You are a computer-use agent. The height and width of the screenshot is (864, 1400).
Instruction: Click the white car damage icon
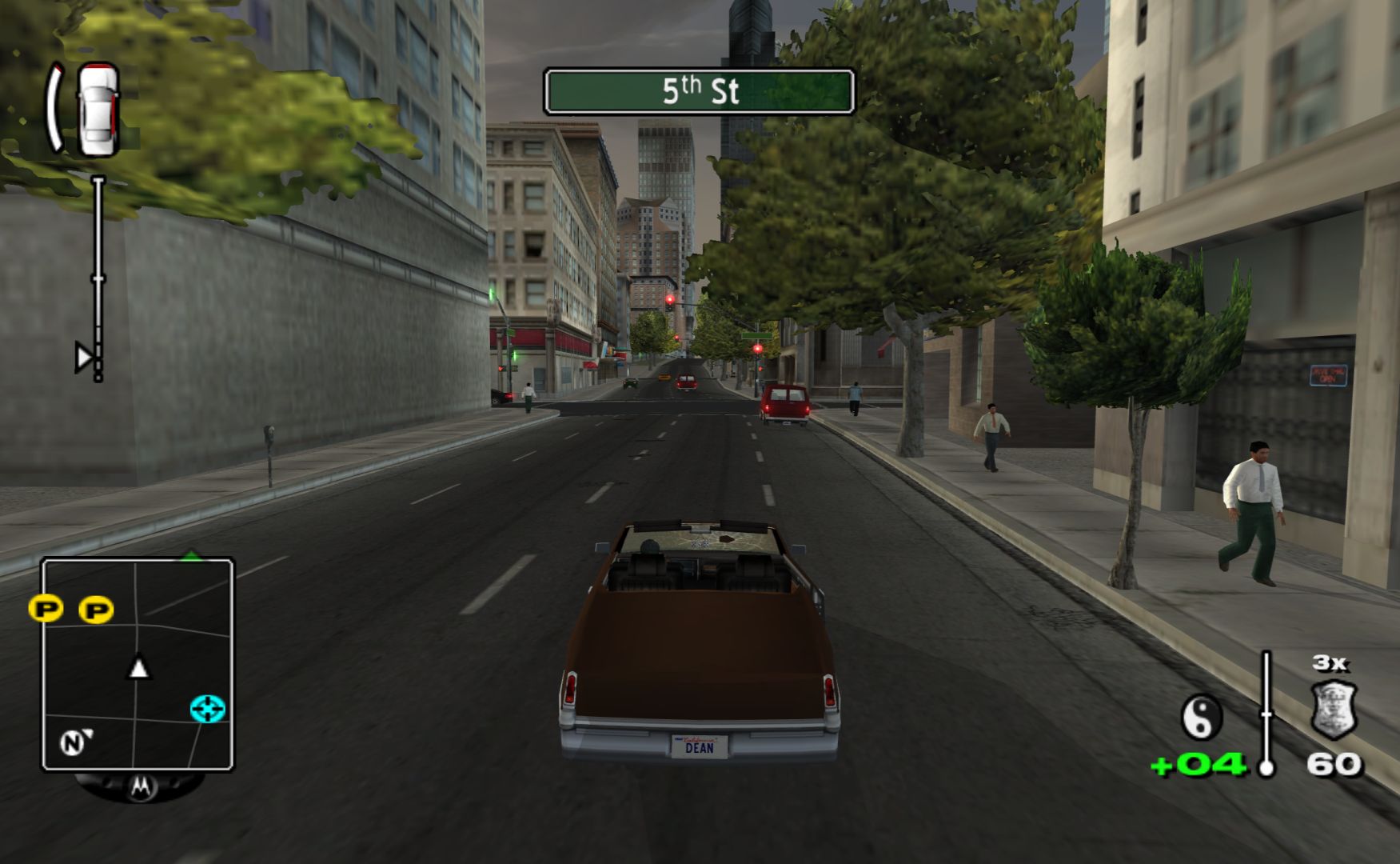tap(98, 110)
